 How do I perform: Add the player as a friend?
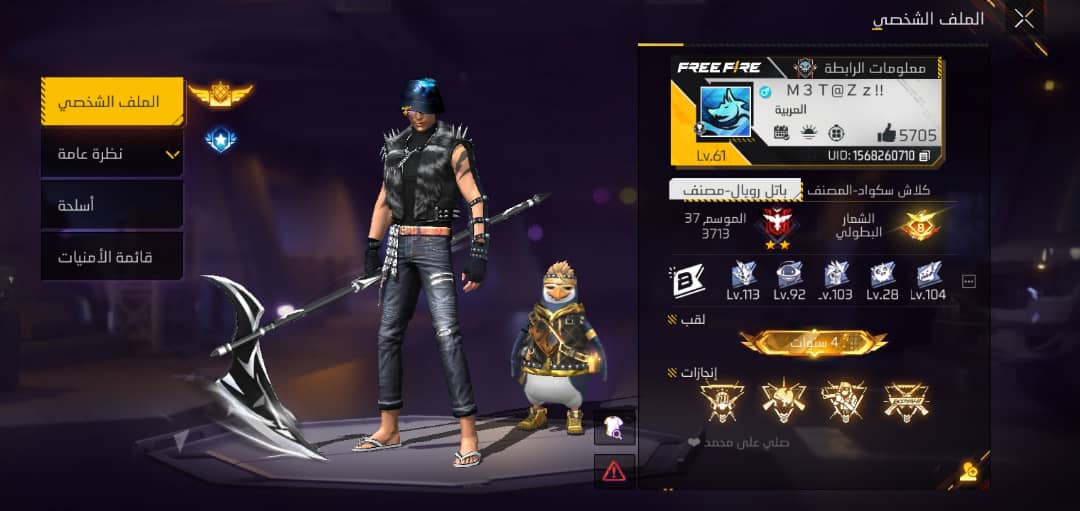coord(968,472)
